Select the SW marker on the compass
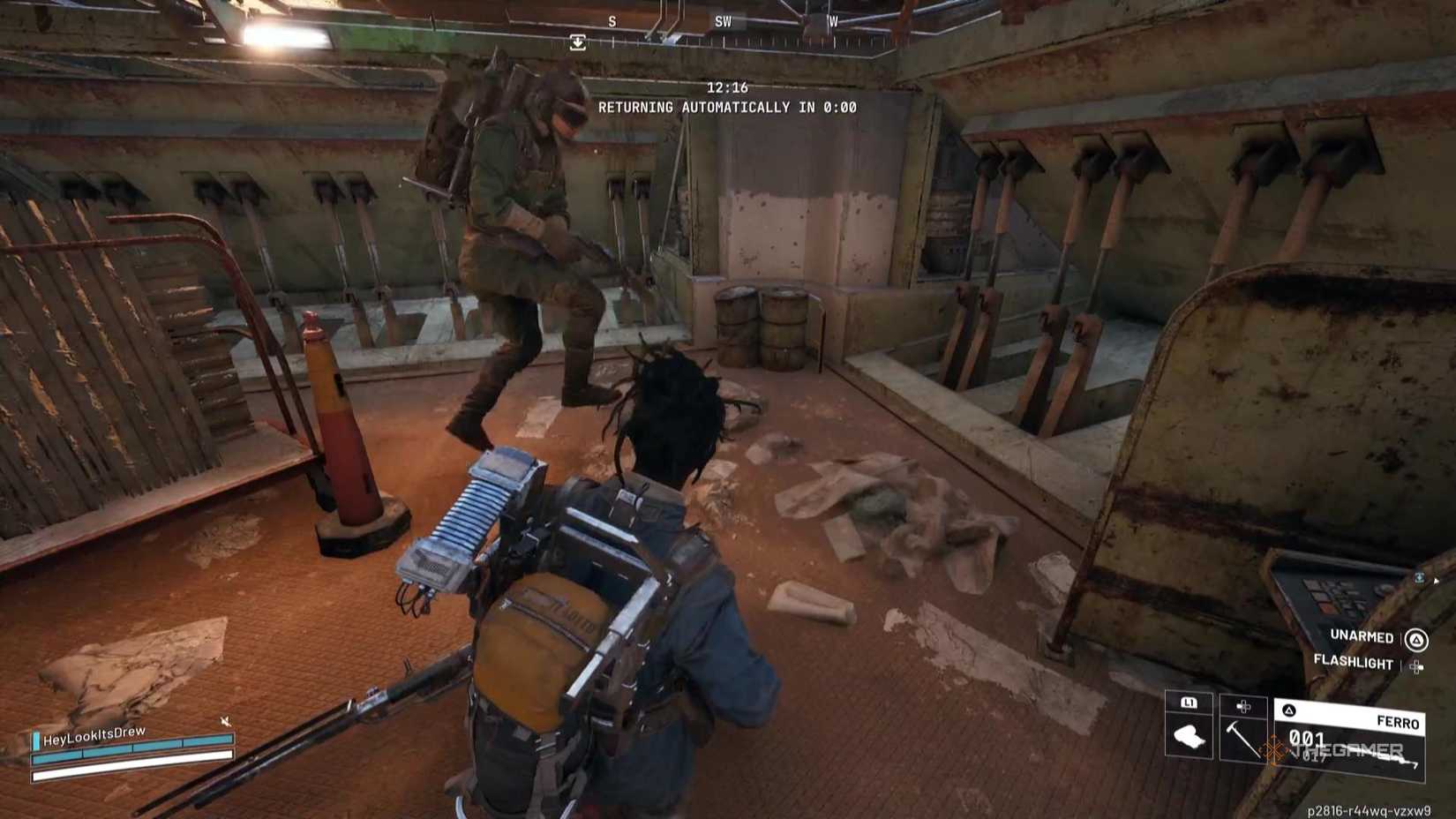The image size is (1456, 819). coord(724,21)
